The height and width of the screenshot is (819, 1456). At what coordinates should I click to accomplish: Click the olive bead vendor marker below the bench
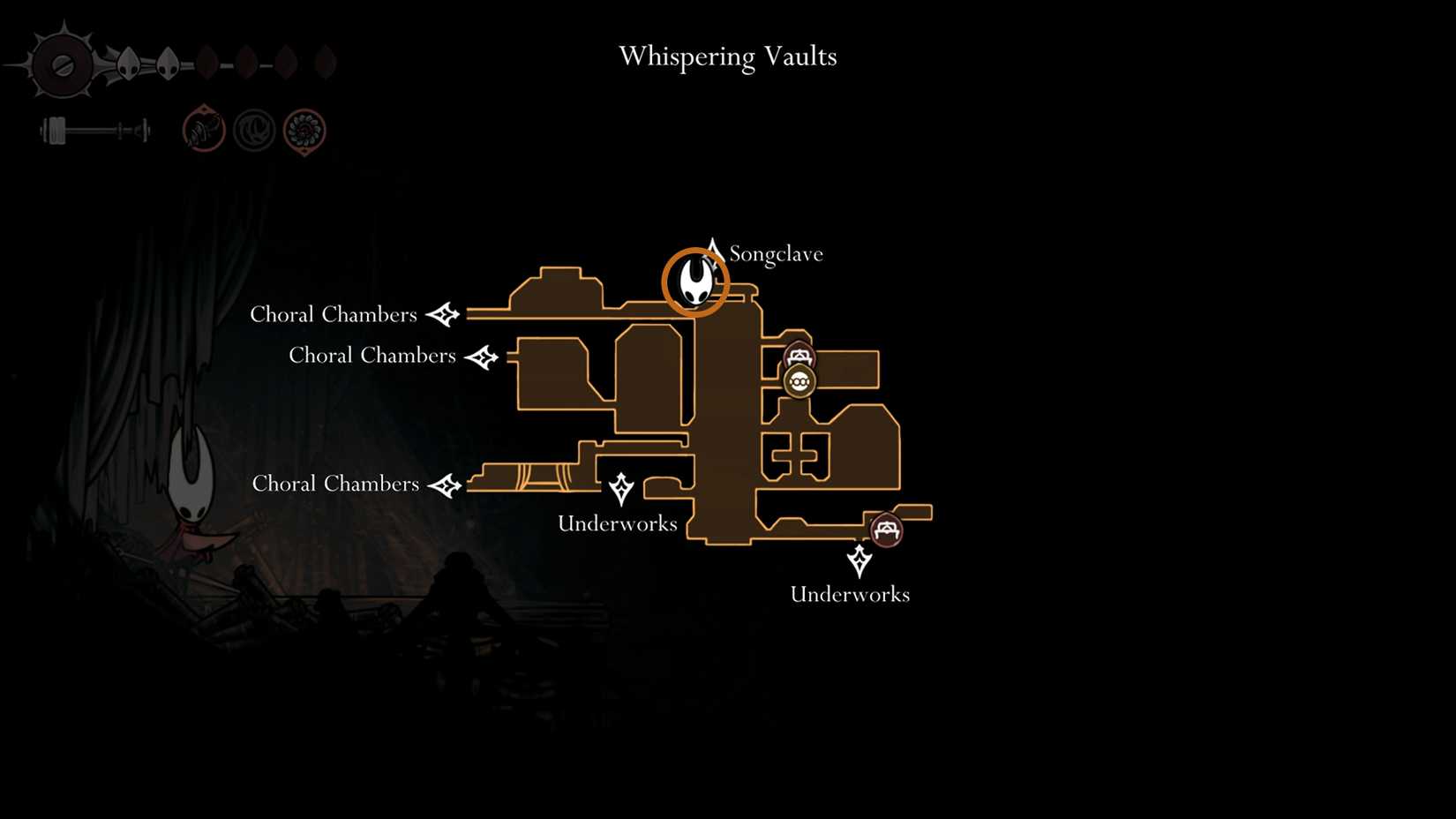pyautogui.click(x=799, y=382)
